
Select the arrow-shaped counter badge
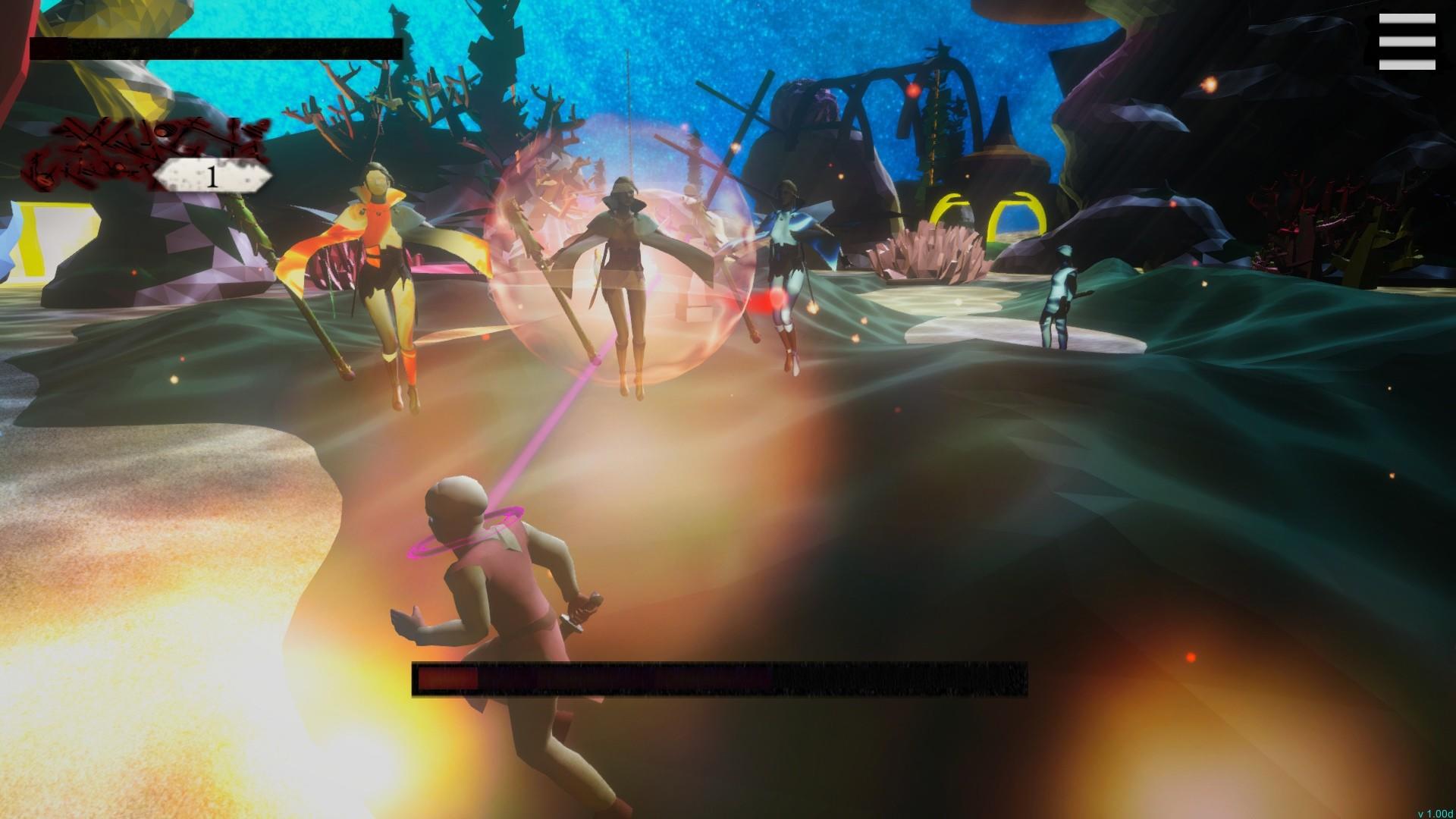point(211,177)
